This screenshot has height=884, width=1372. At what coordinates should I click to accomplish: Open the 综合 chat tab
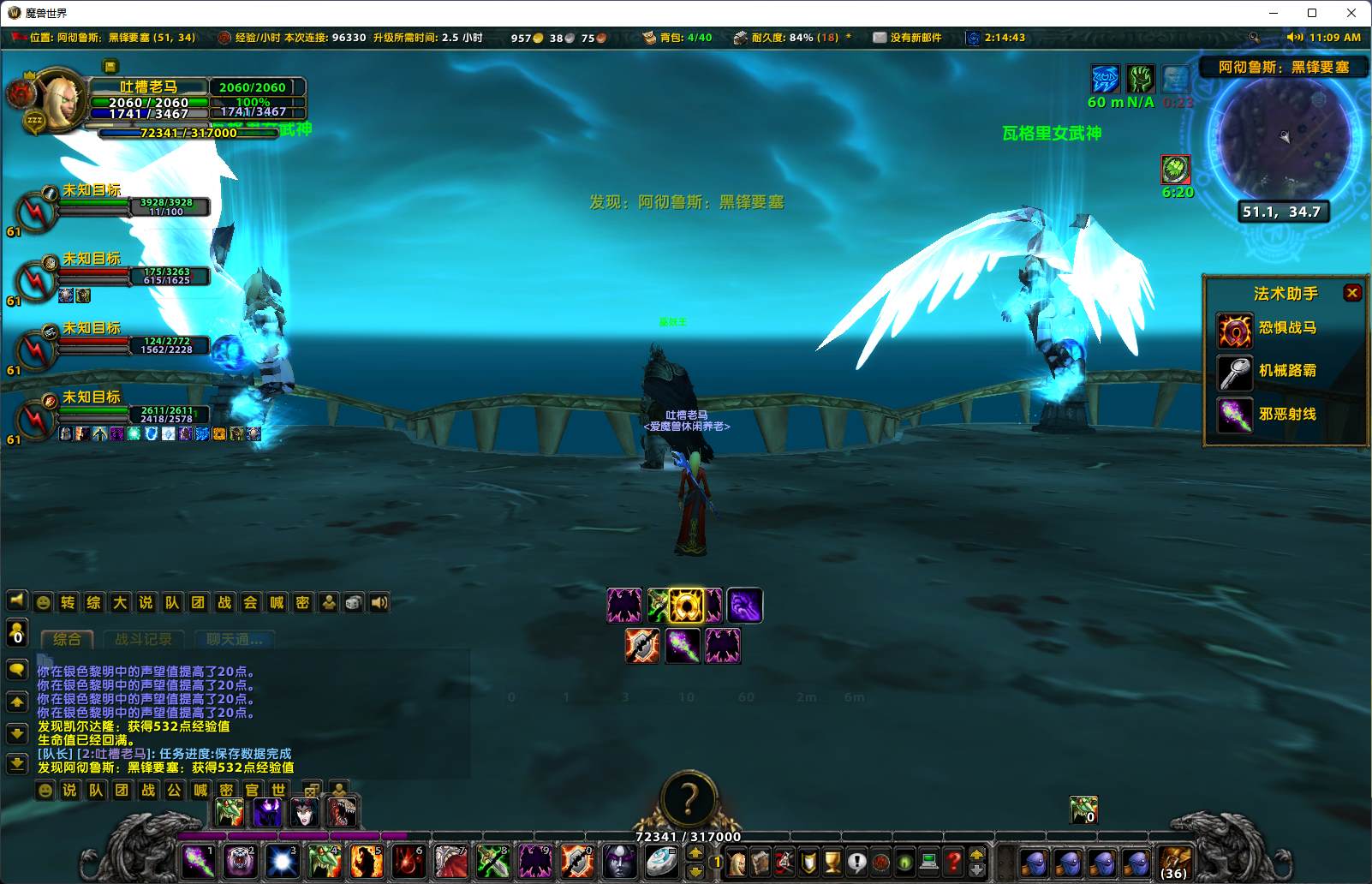(67, 640)
